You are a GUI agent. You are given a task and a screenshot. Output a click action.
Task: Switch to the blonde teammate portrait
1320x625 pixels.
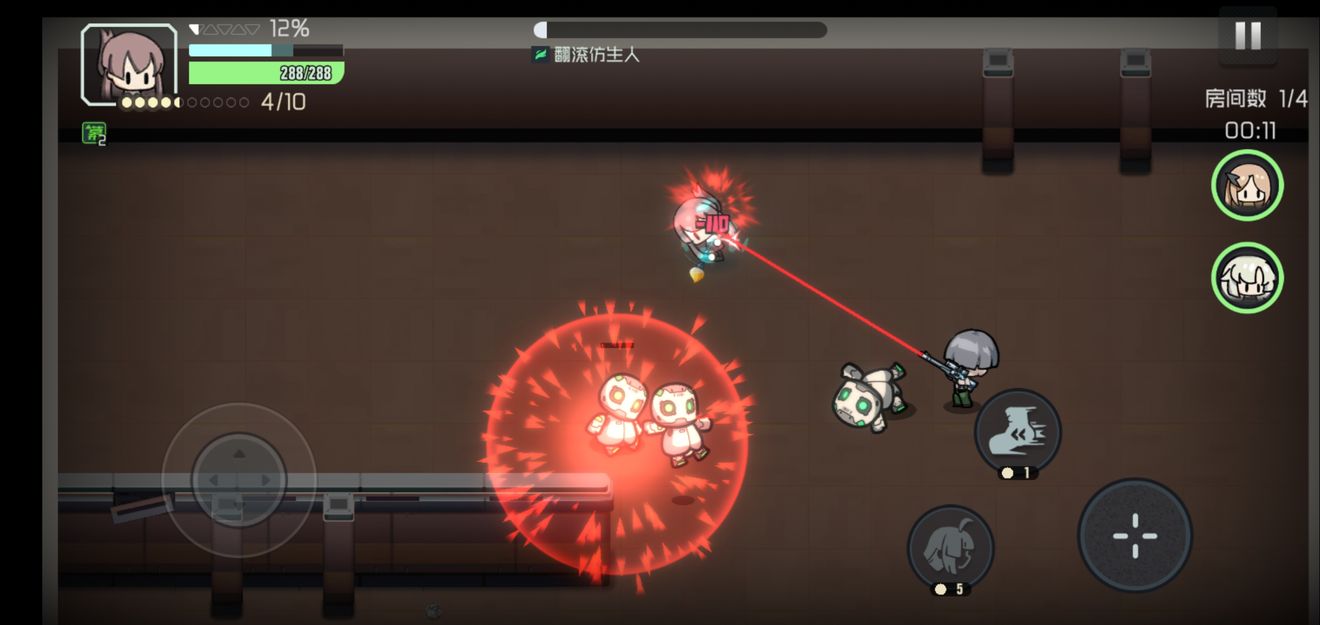[1247, 185]
